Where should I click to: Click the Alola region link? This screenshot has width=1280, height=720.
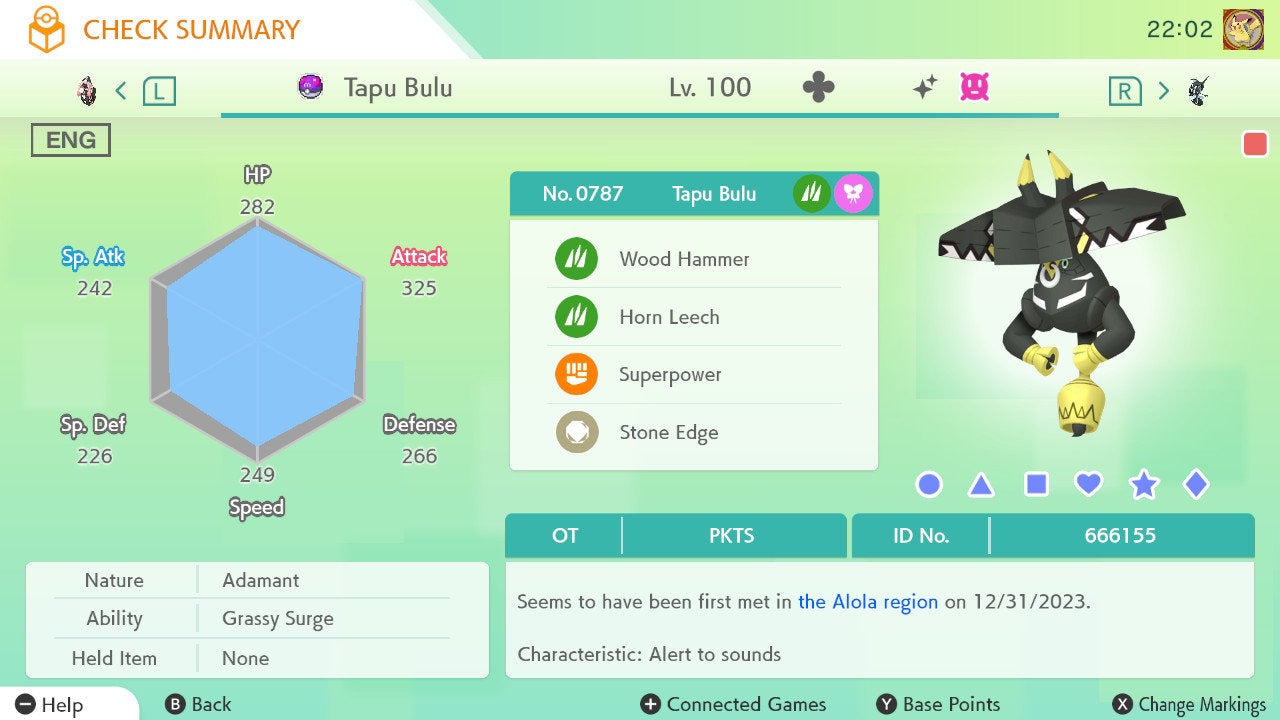tap(868, 602)
